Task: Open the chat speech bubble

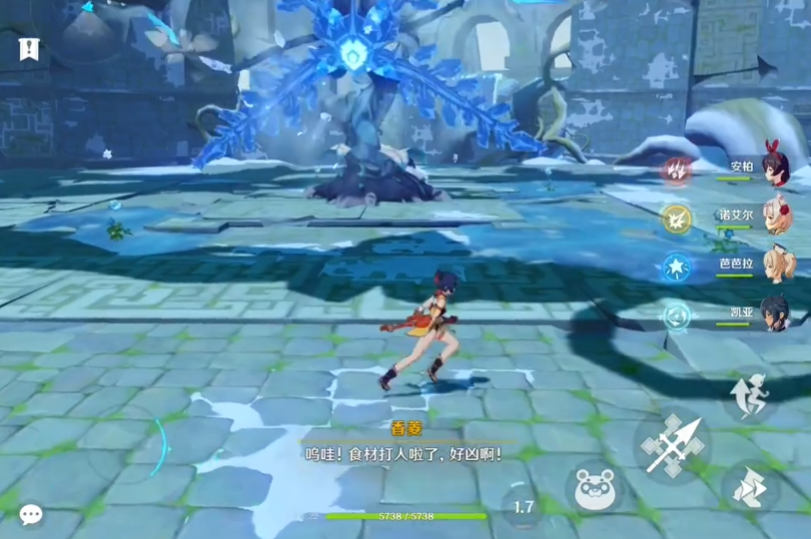Action: (31, 514)
